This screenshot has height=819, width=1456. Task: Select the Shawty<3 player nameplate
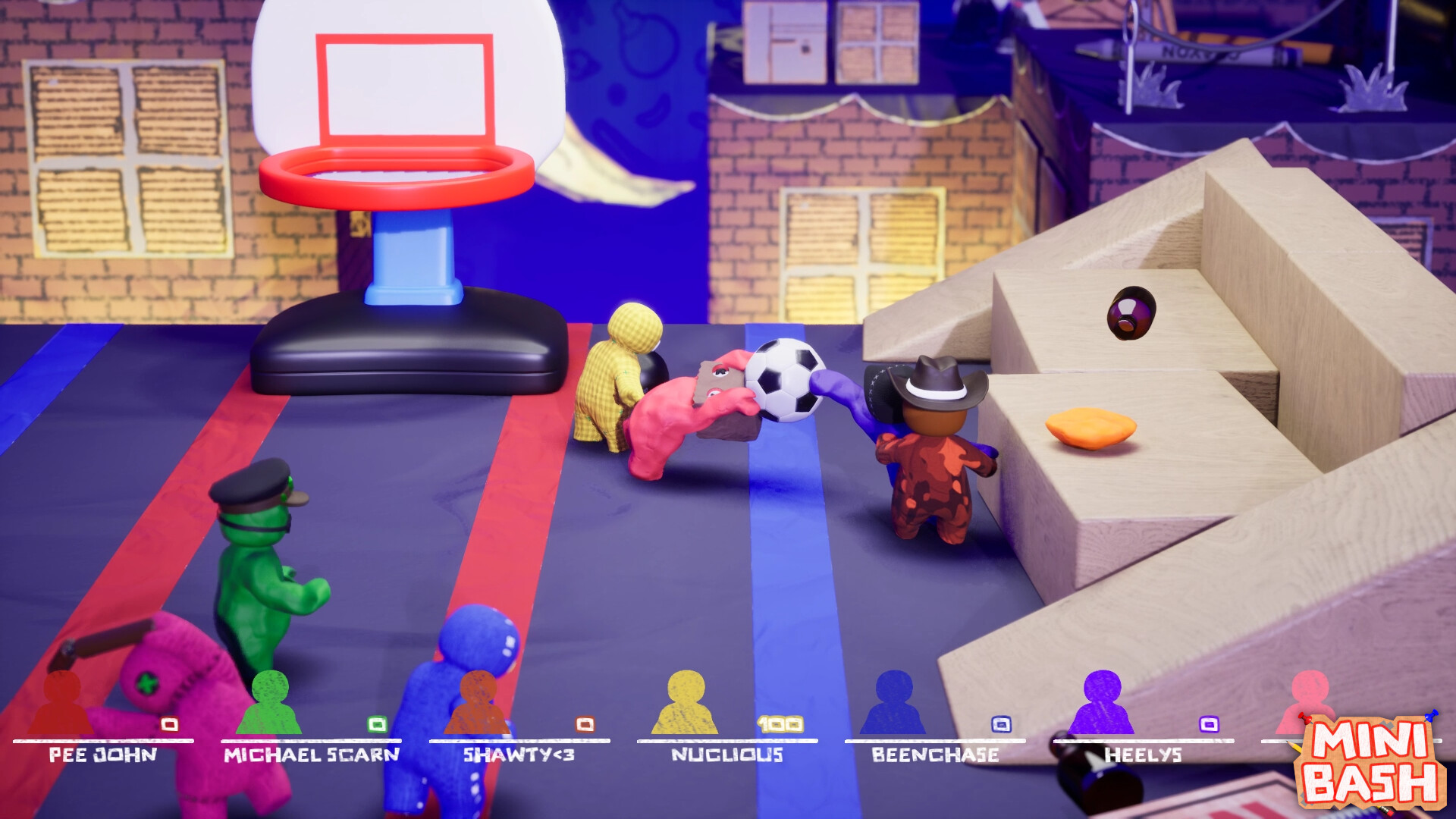[519, 755]
